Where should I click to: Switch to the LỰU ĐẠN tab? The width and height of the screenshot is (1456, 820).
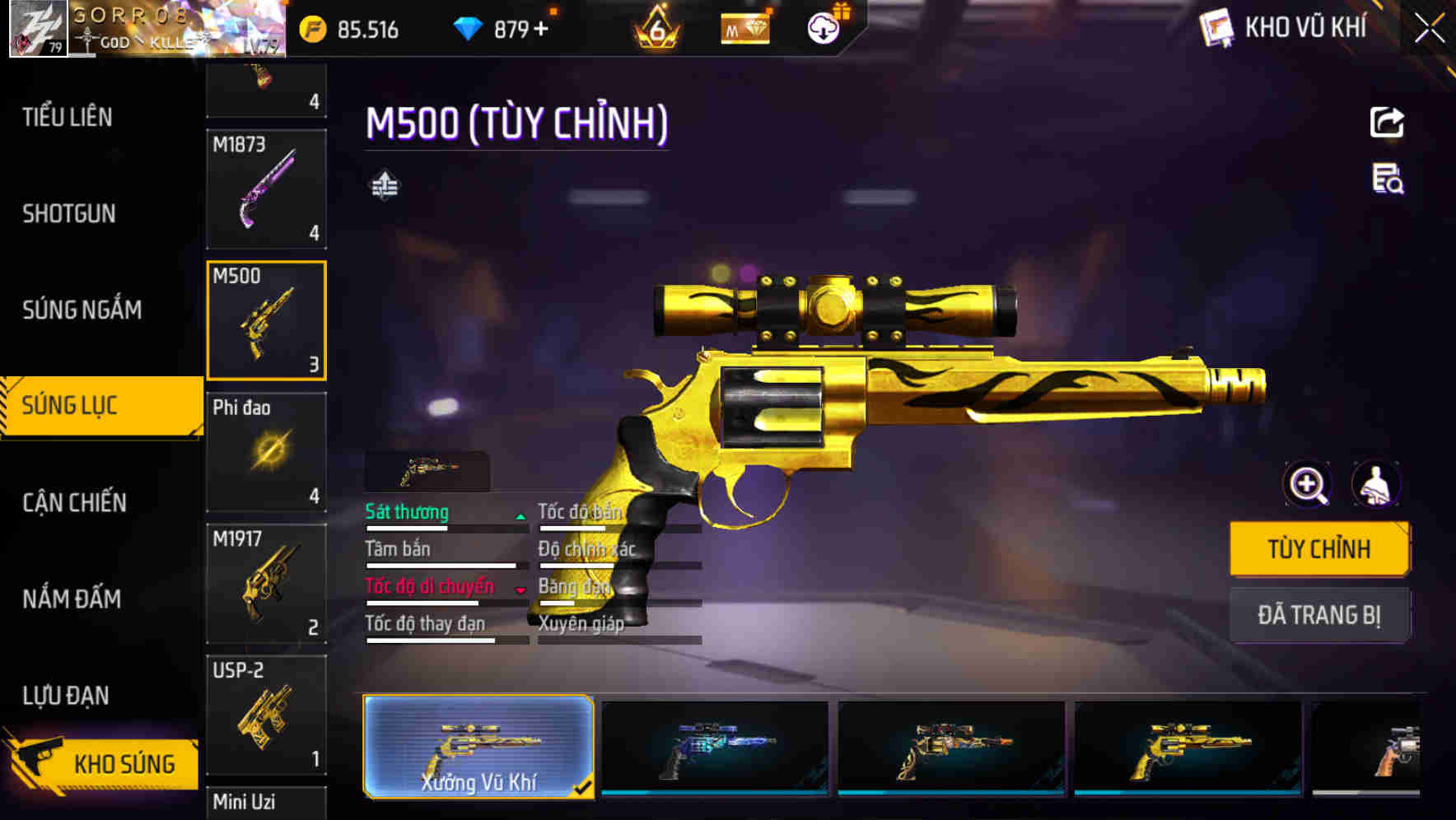click(66, 695)
